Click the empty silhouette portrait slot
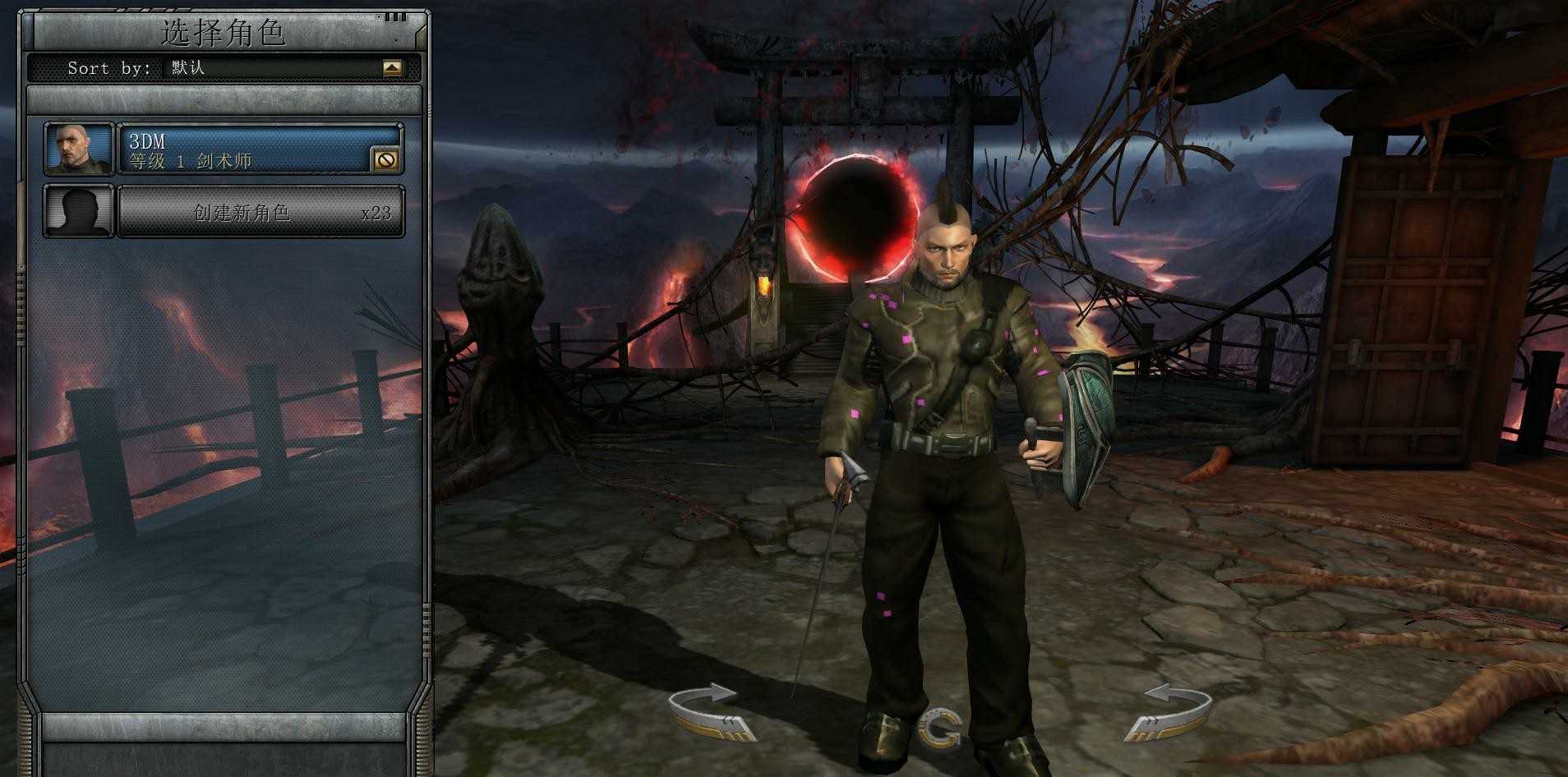The height and width of the screenshot is (777, 1568). tap(79, 212)
